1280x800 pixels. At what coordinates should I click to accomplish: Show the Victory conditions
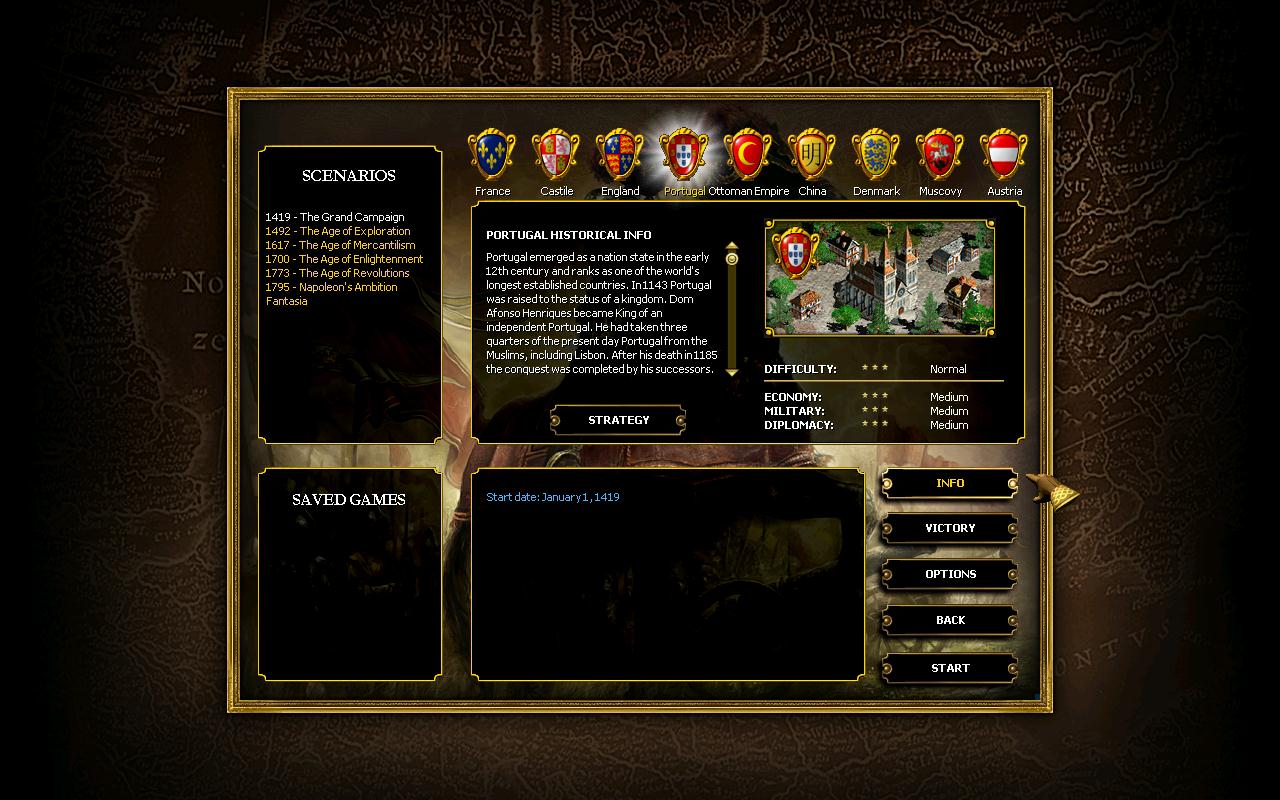[950, 528]
